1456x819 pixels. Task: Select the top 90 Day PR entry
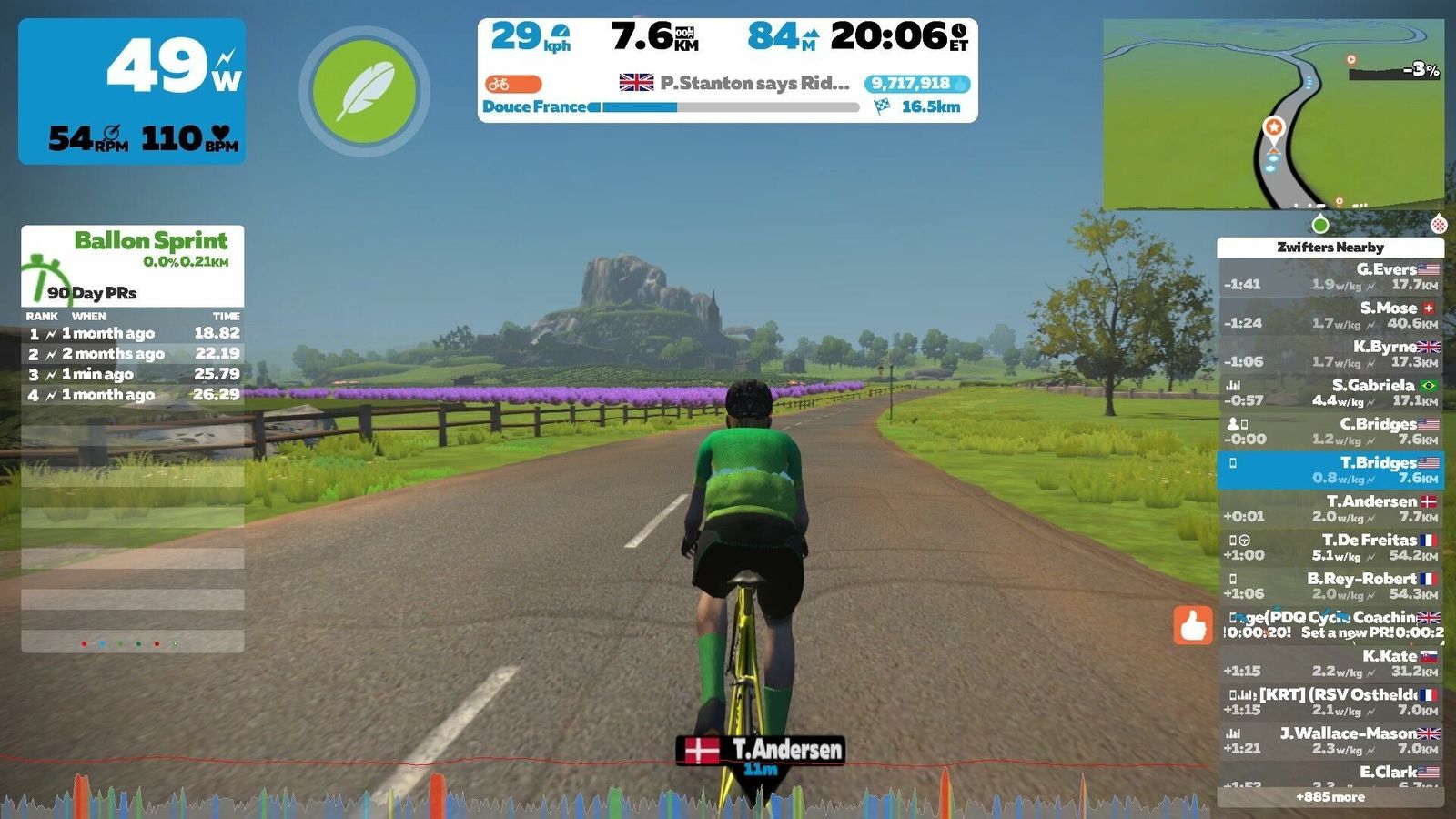pyautogui.click(x=133, y=333)
